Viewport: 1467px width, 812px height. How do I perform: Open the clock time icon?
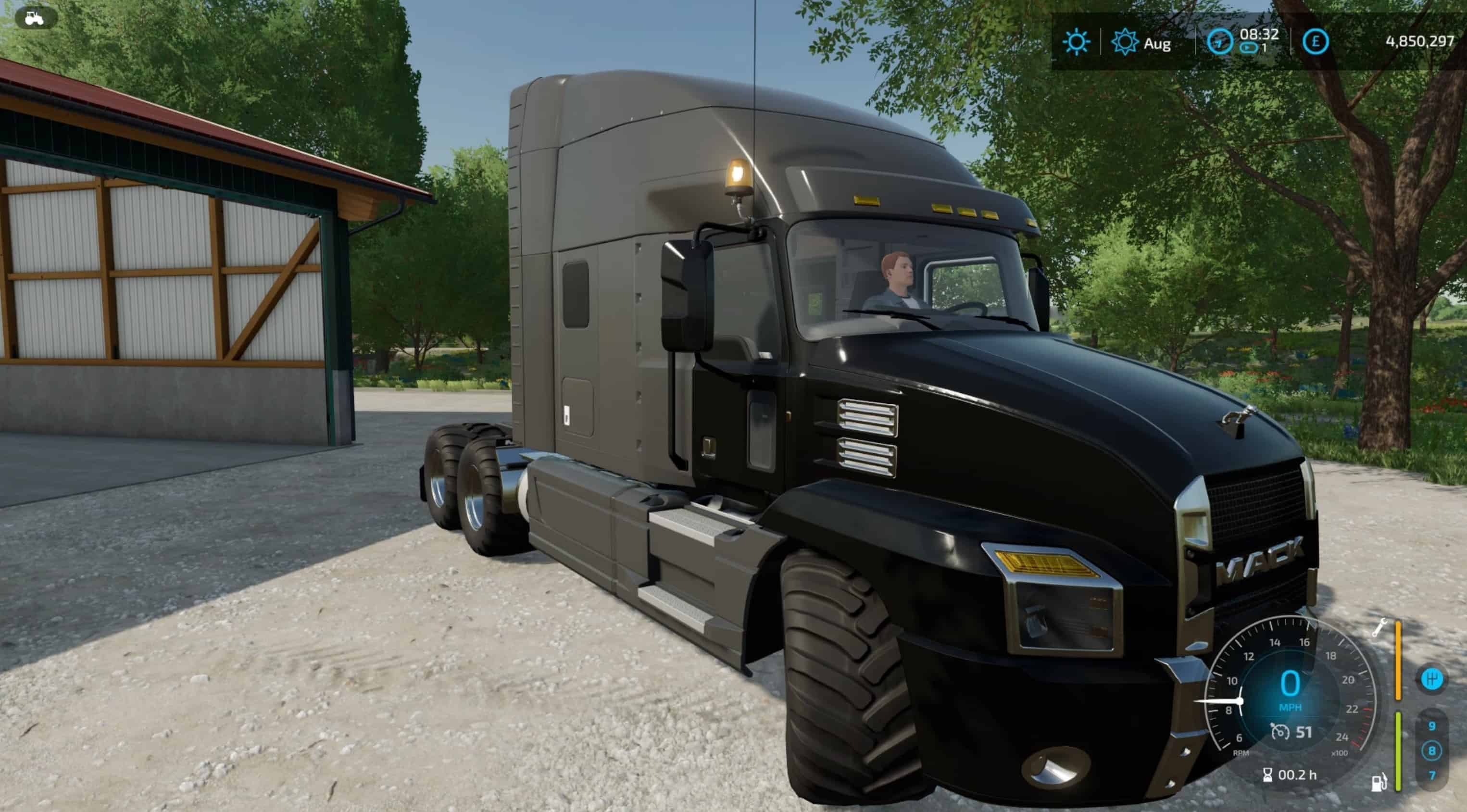(x=1219, y=42)
